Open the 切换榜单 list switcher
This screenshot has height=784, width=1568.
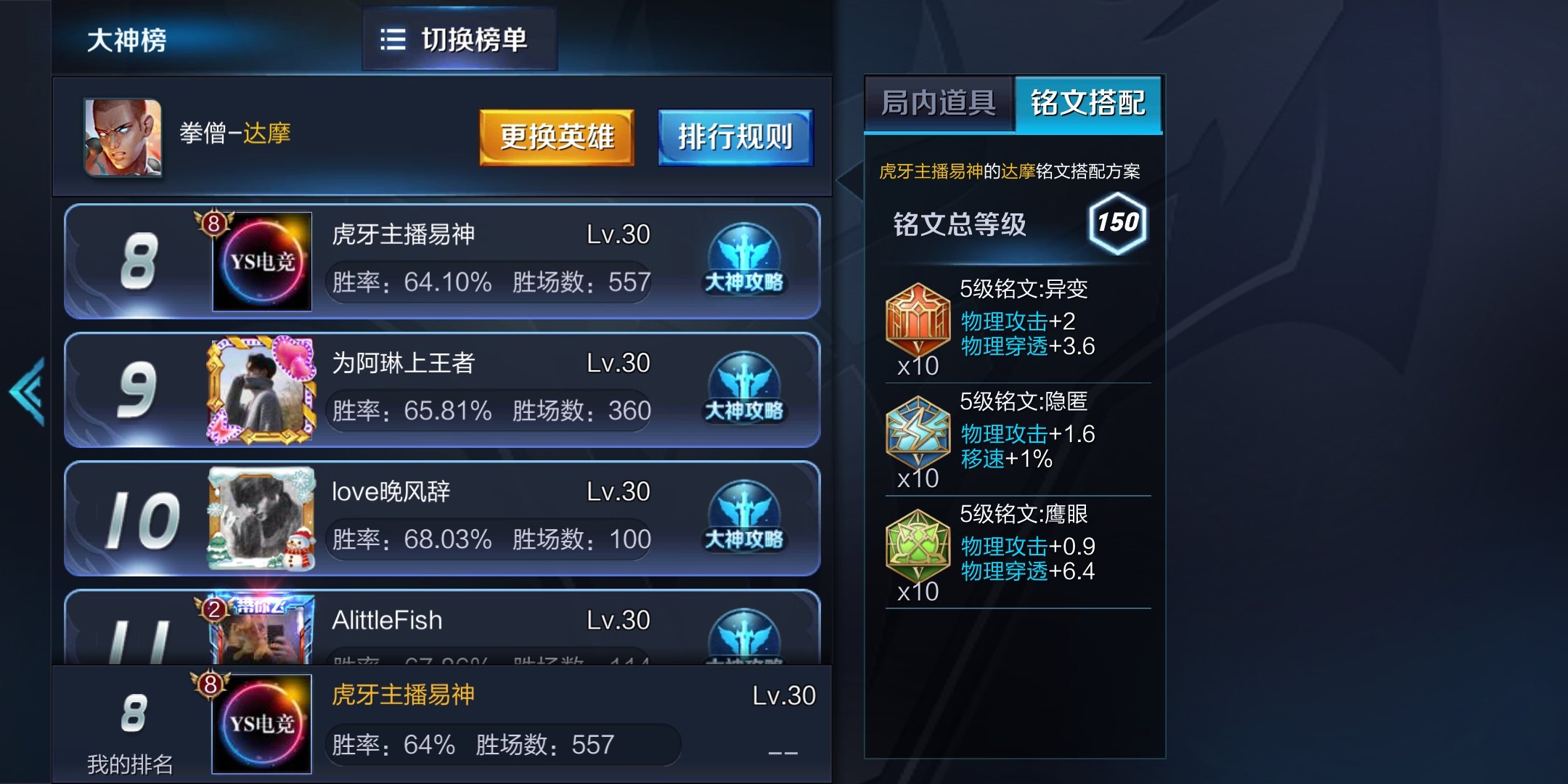pos(460,40)
